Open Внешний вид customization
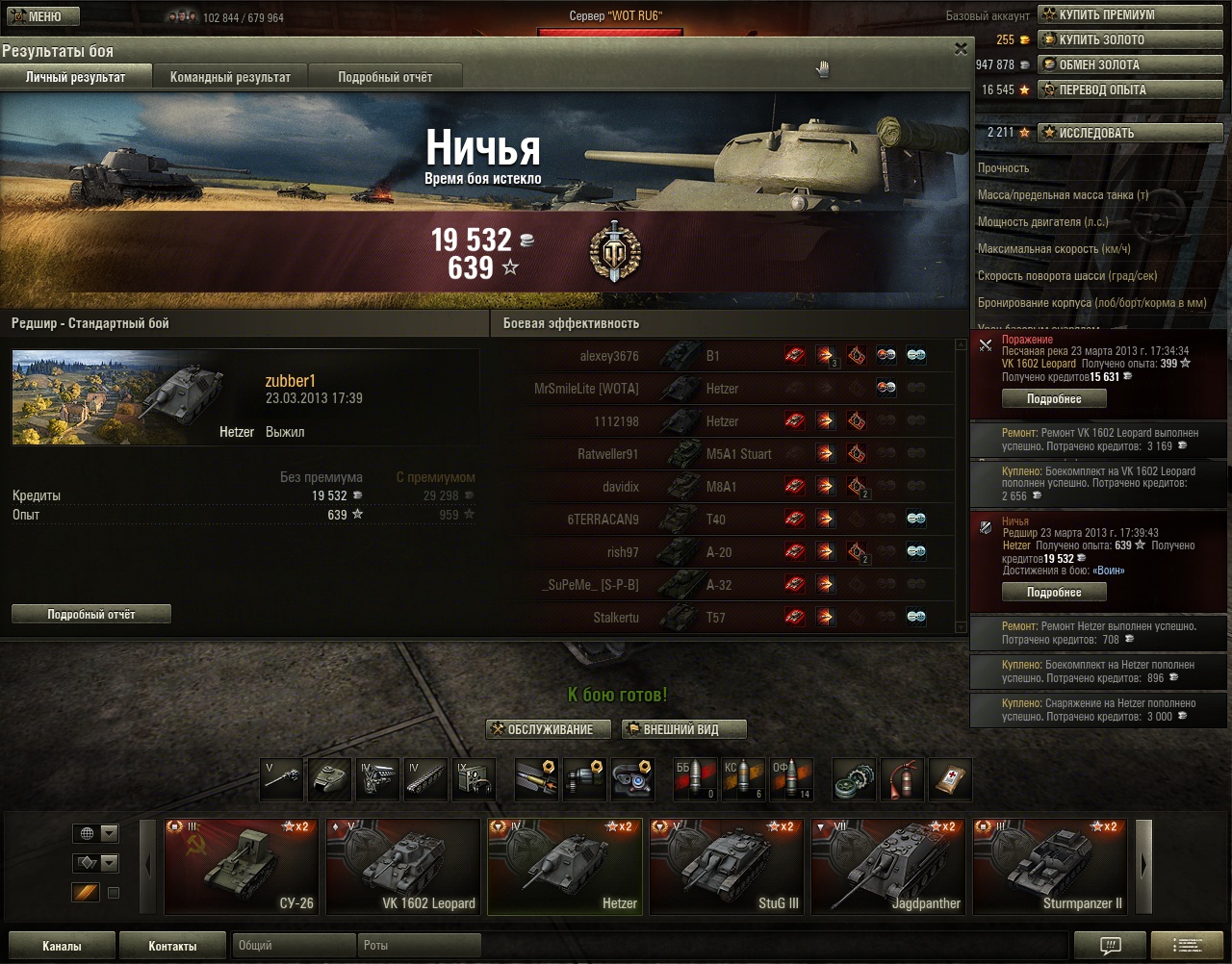Viewport: 1232px width, 964px height. click(x=683, y=729)
